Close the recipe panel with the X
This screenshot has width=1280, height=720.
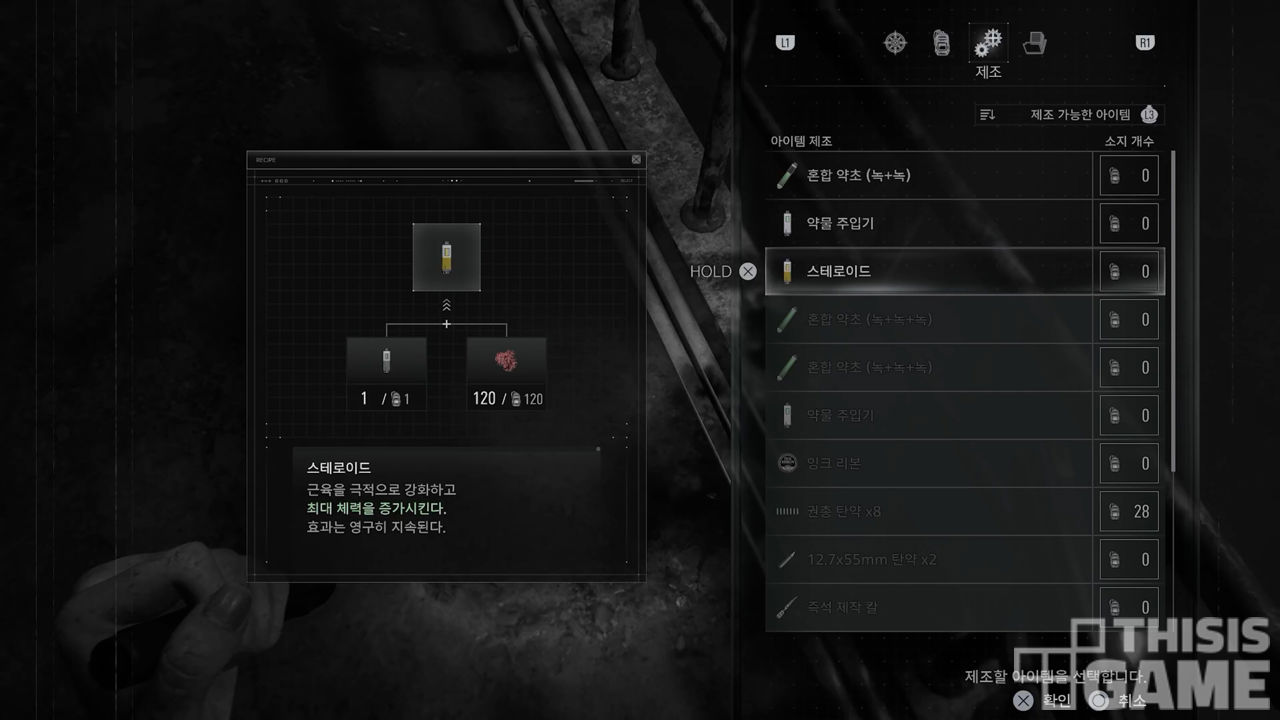[x=636, y=159]
